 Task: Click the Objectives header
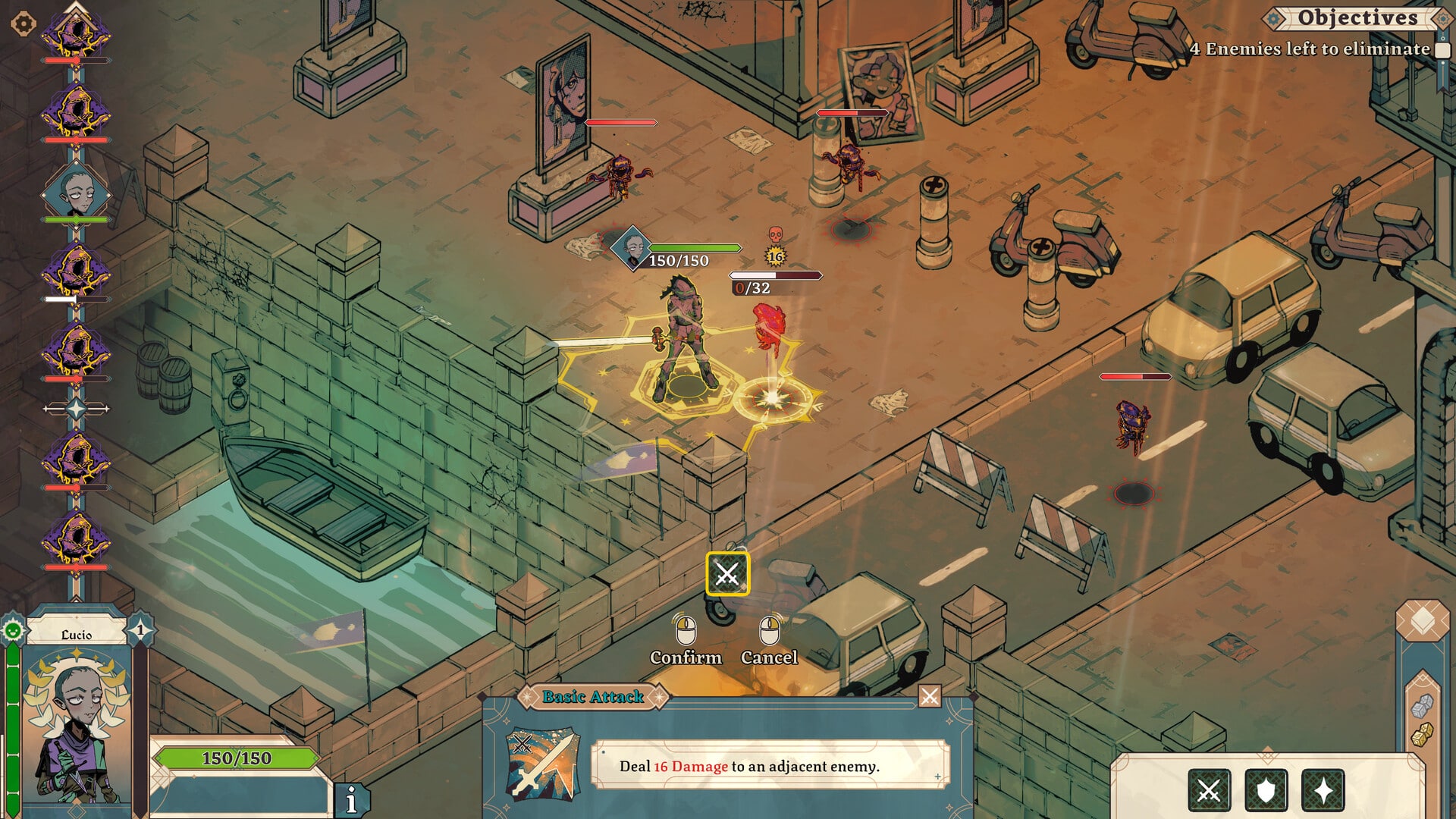(1357, 17)
